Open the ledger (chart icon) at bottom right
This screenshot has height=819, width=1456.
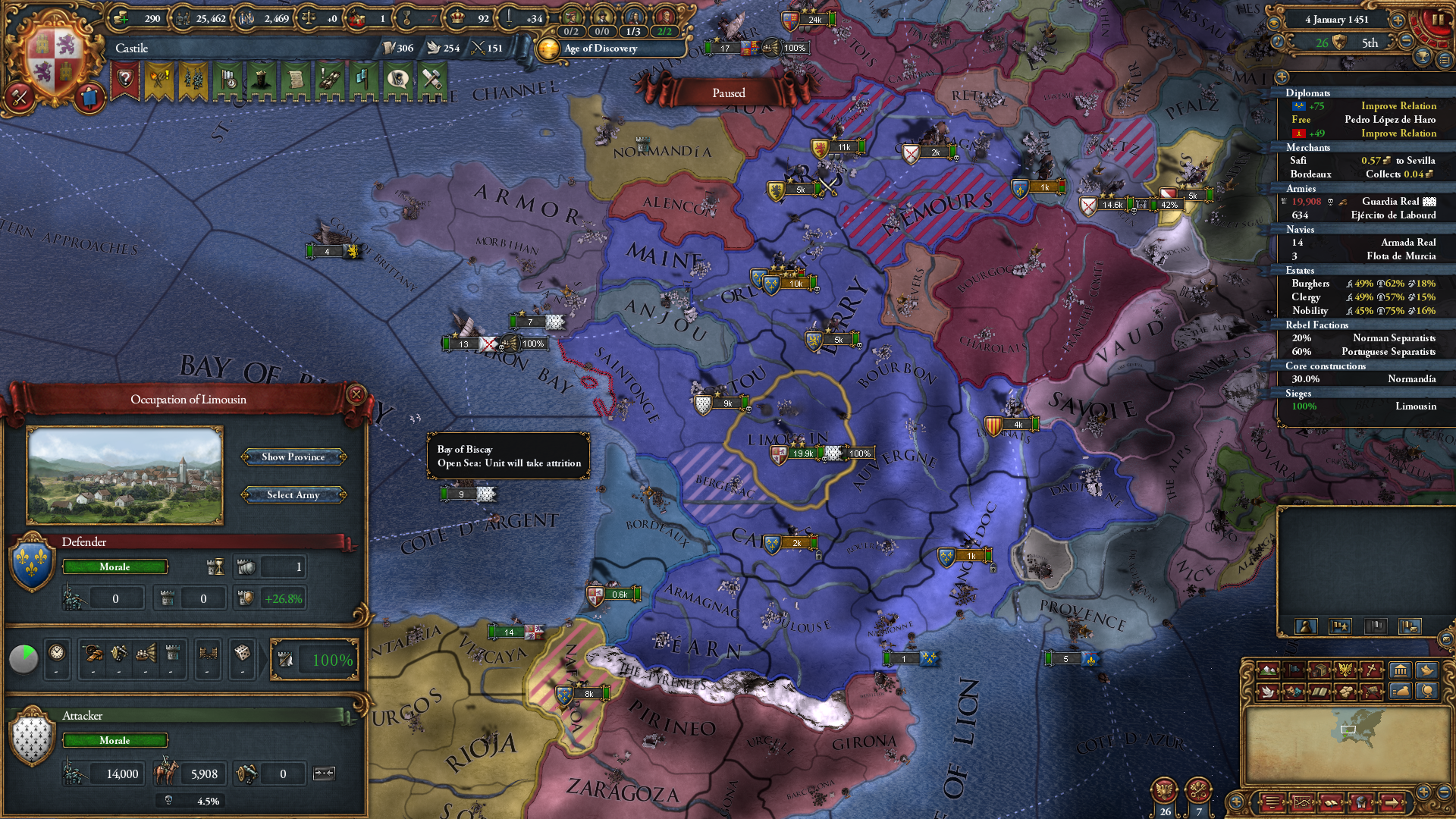tap(1302, 803)
